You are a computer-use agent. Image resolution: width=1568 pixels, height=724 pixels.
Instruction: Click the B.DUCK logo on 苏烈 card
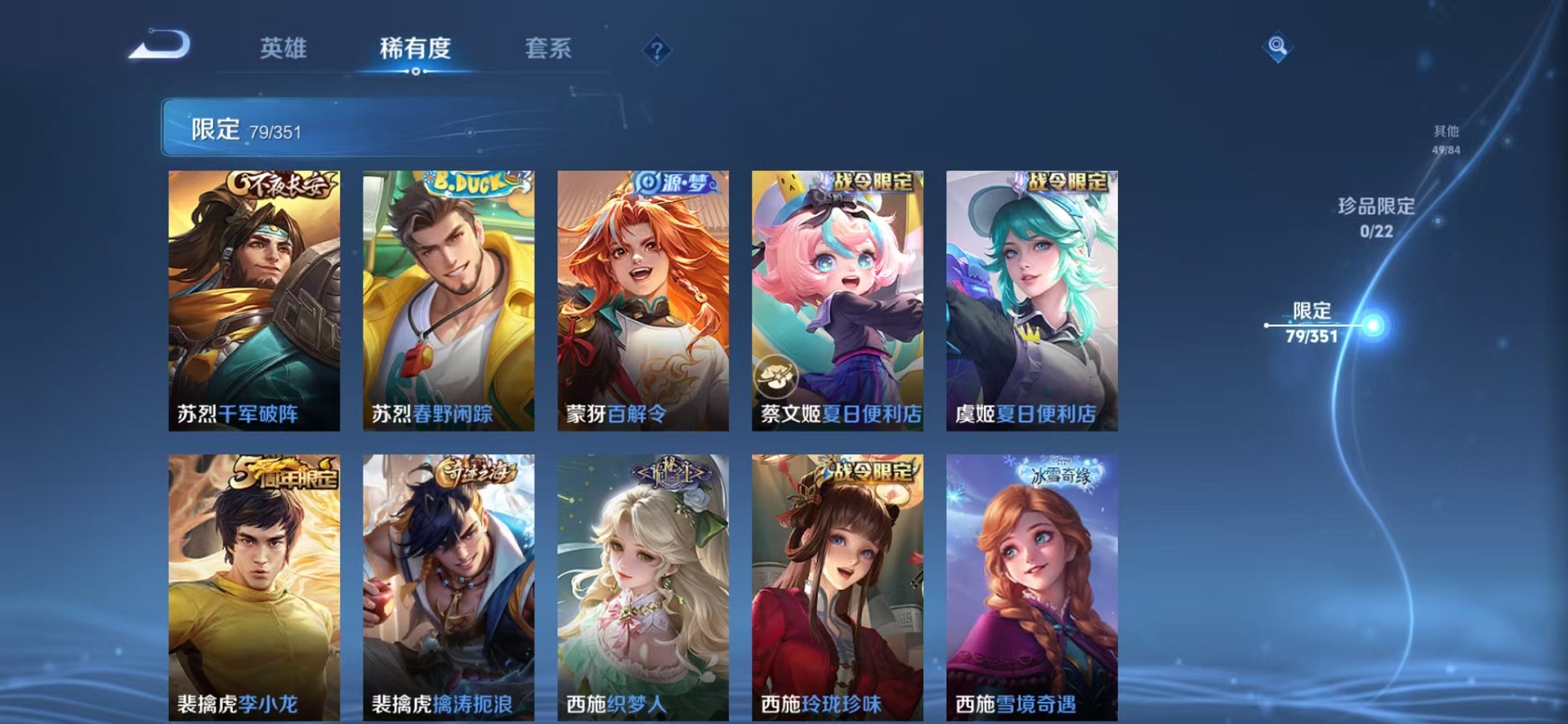pyautogui.click(x=469, y=181)
